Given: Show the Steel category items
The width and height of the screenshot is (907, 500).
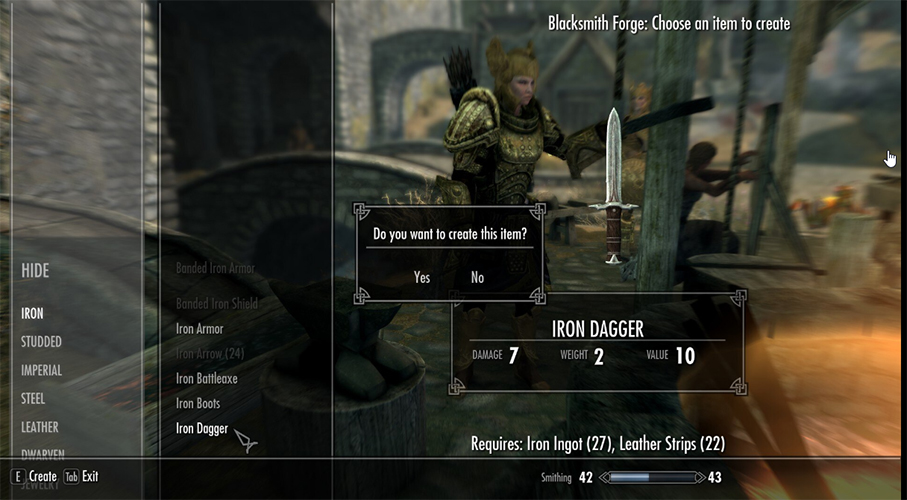Looking at the screenshot, I should tap(35, 399).
